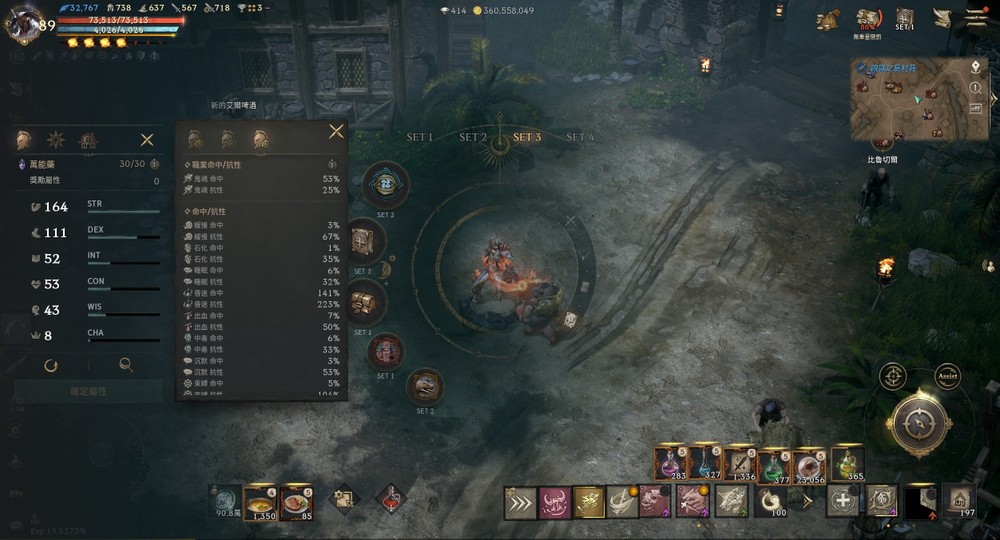Open the weighted inventory bag showing 86%
This screenshot has width=1000, height=540.
(869, 20)
